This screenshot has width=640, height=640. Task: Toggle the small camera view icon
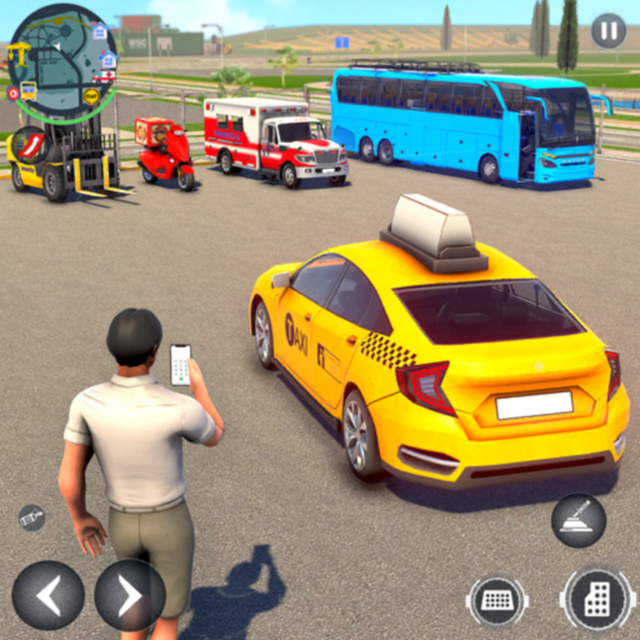point(31,517)
